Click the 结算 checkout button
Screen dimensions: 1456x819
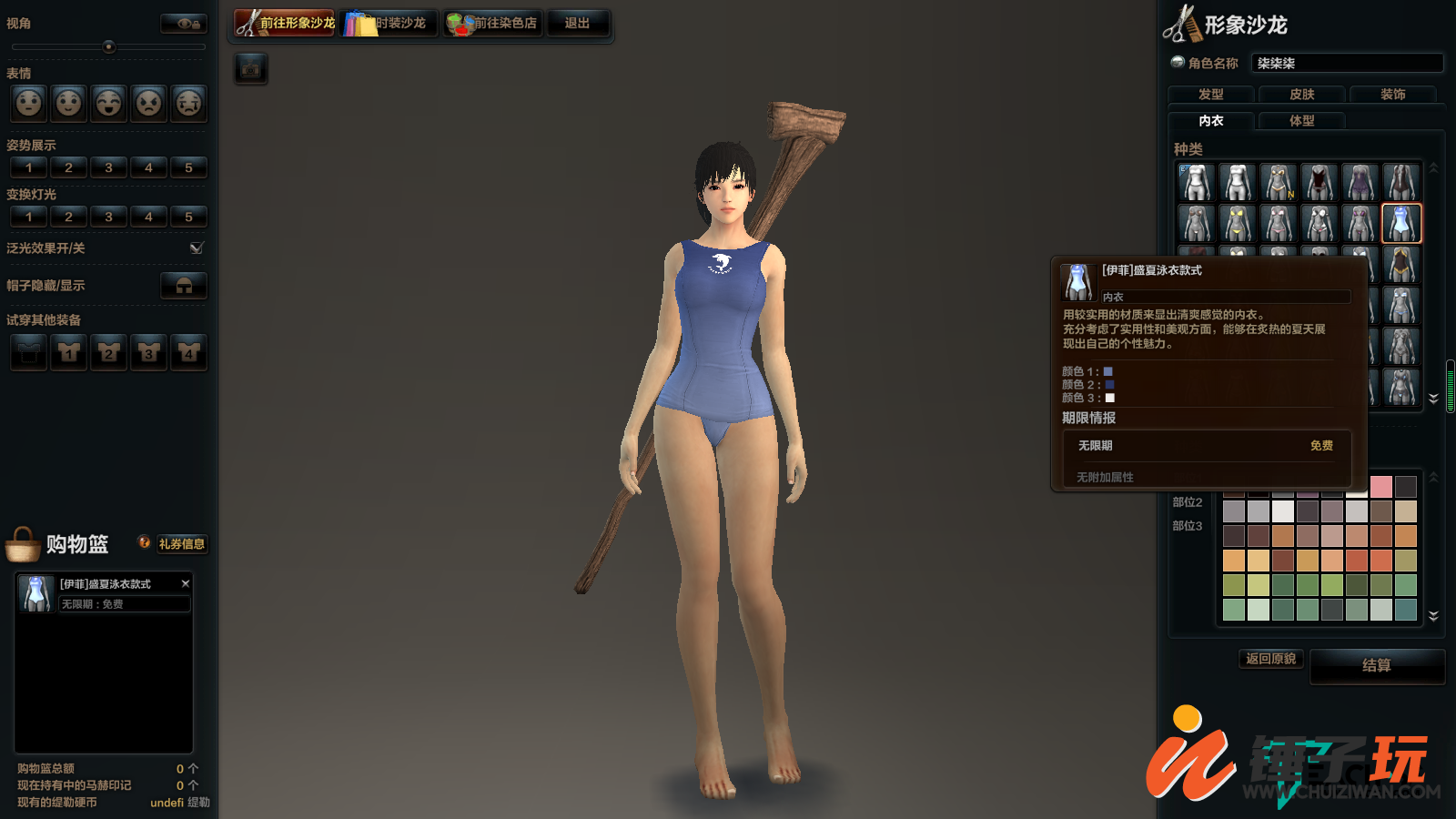tap(1376, 666)
